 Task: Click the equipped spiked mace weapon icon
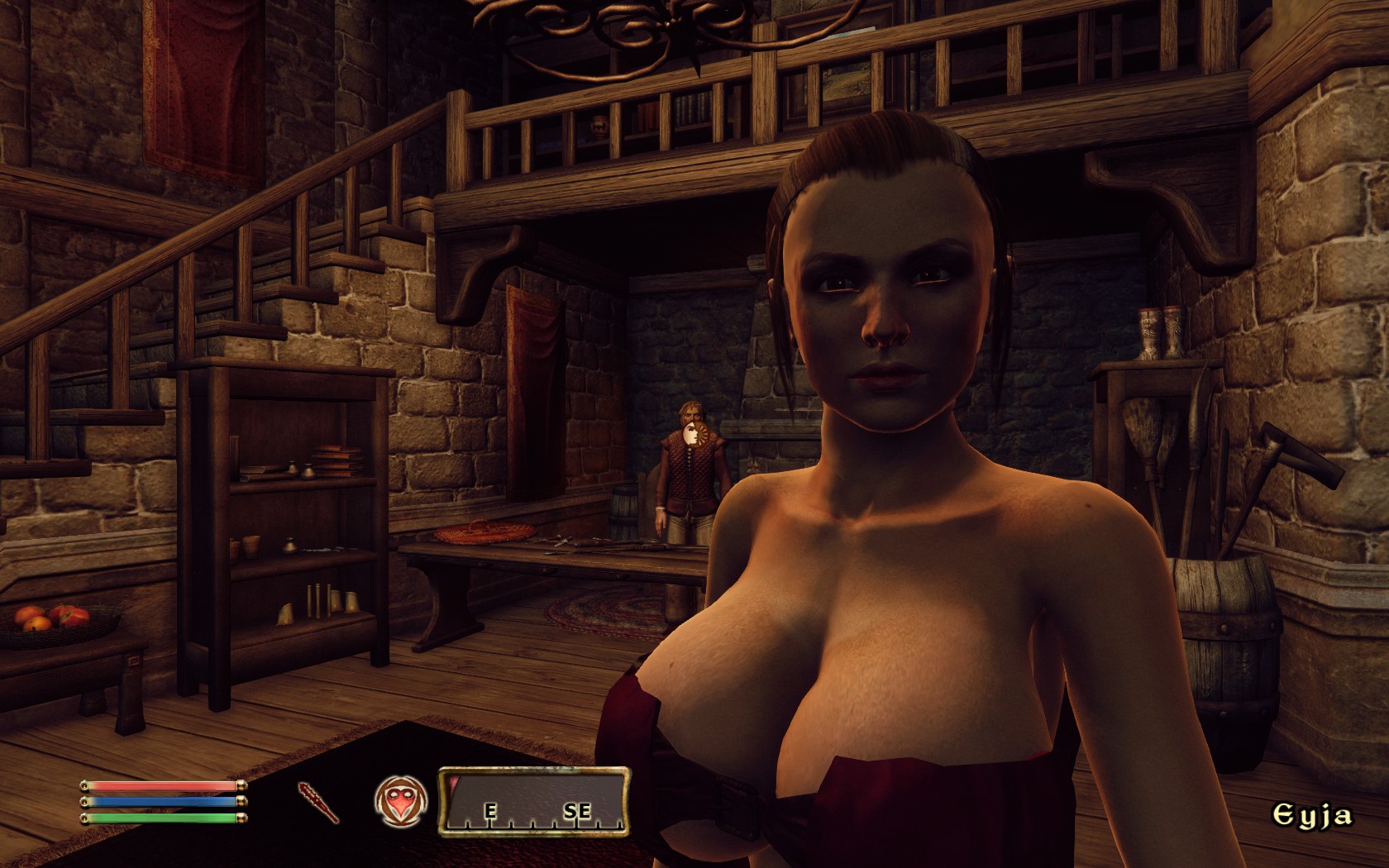click(x=318, y=801)
